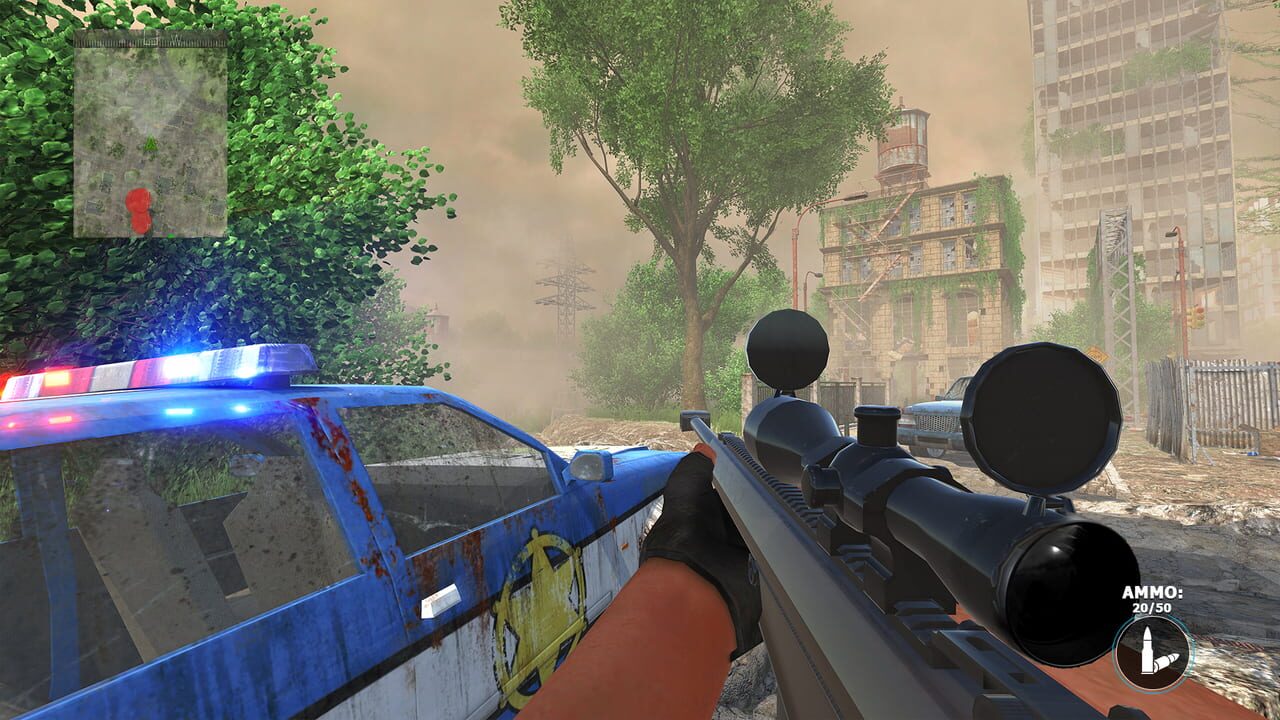Click the car's side mirror
Viewport: 1280px width, 720px height.
click(x=590, y=467)
